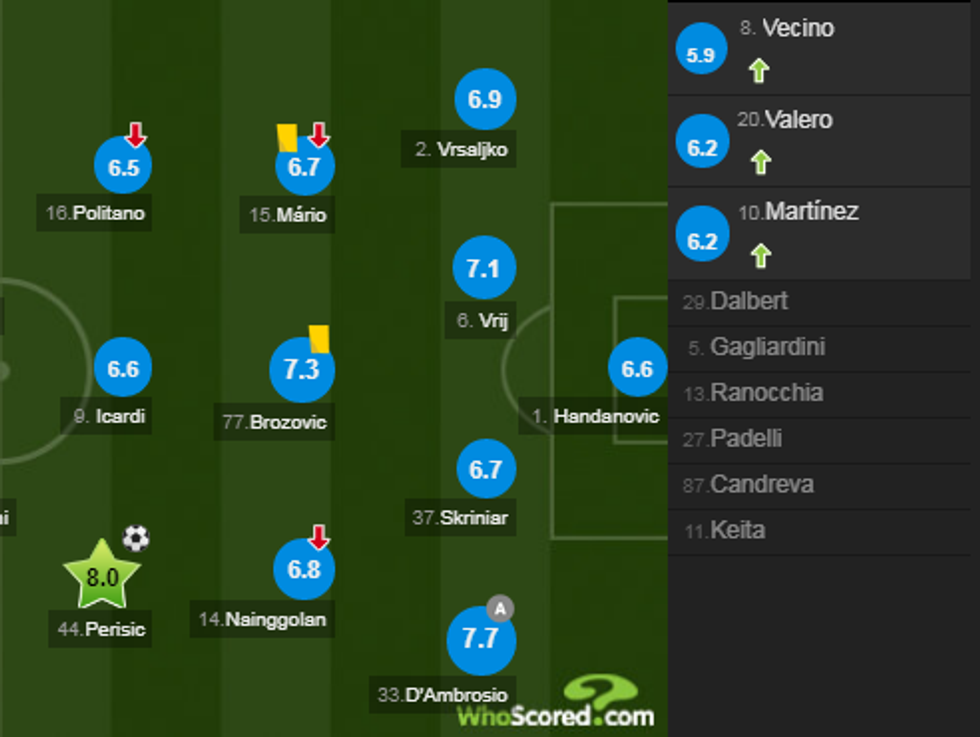Select unused sub Dalbert row

[x=748, y=301]
